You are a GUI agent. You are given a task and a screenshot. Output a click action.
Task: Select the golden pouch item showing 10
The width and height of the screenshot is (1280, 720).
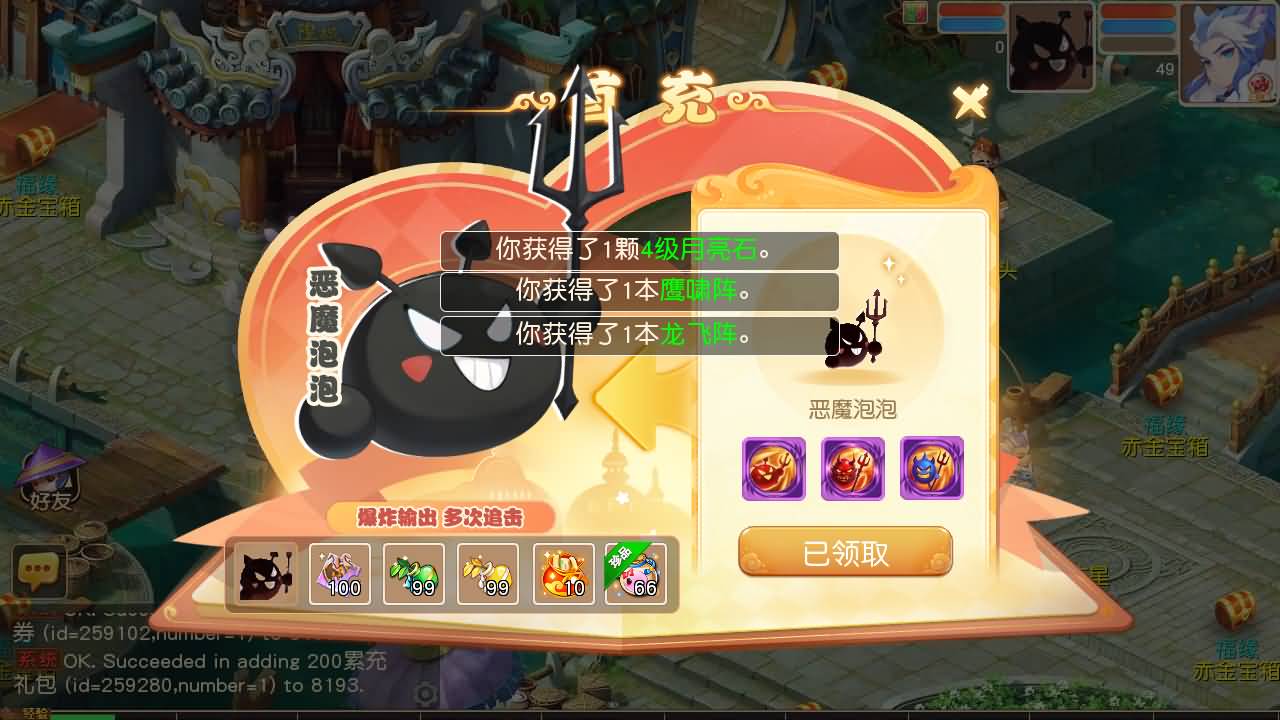562,574
